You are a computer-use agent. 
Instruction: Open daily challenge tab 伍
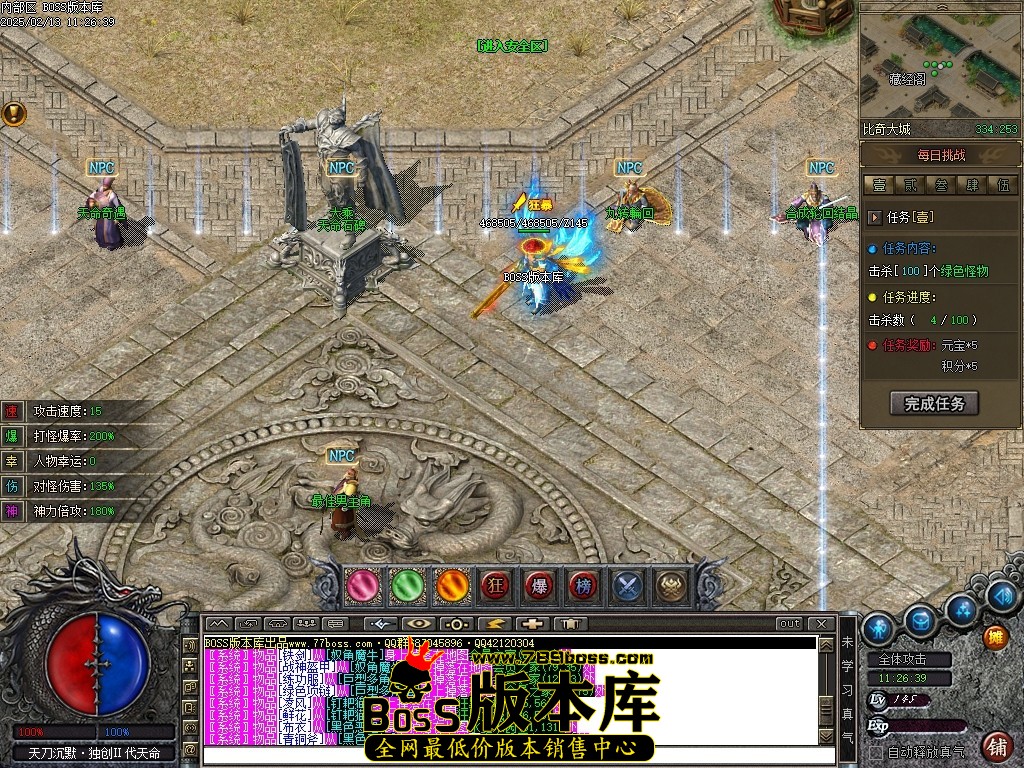pyautogui.click(x=1001, y=185)
